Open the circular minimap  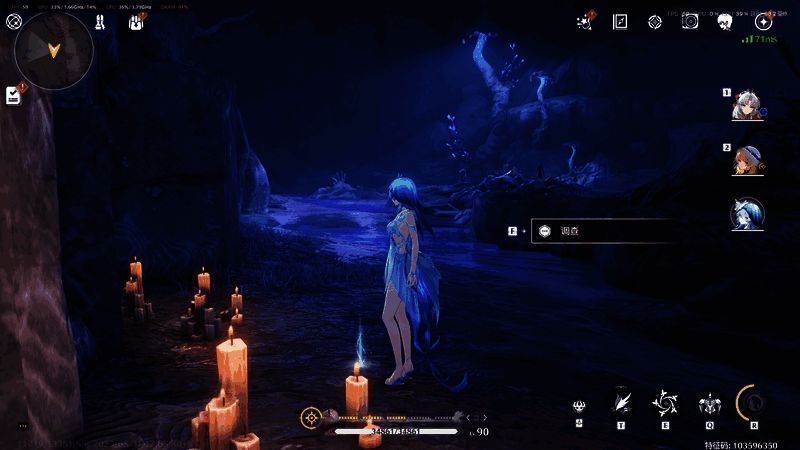pos(54,51)
